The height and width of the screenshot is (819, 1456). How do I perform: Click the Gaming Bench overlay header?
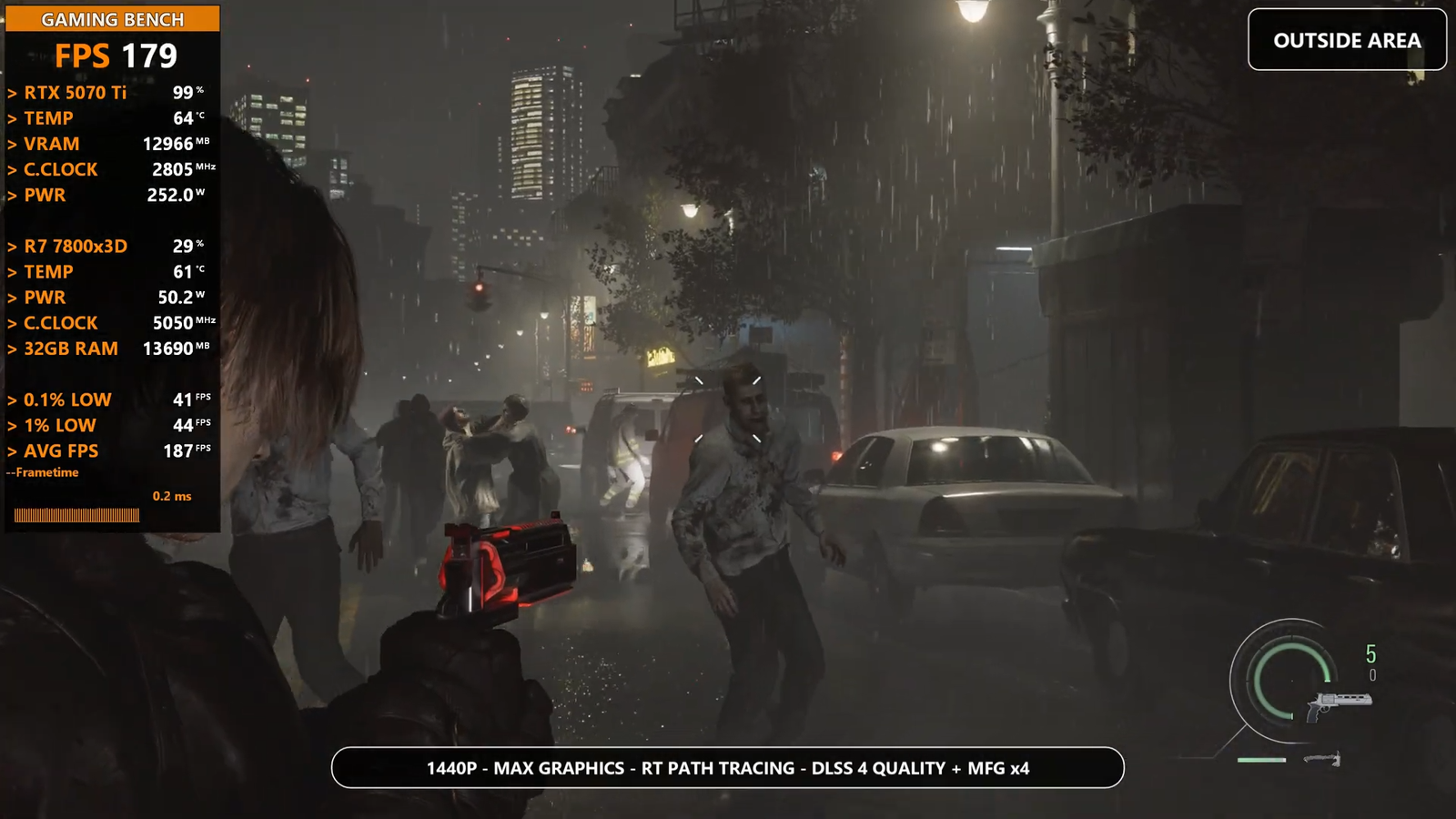point(113,19)
